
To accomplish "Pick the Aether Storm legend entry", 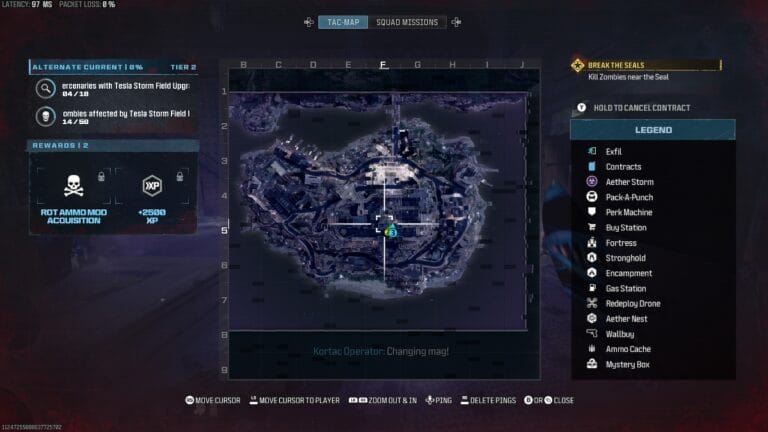I will [629, 182].
